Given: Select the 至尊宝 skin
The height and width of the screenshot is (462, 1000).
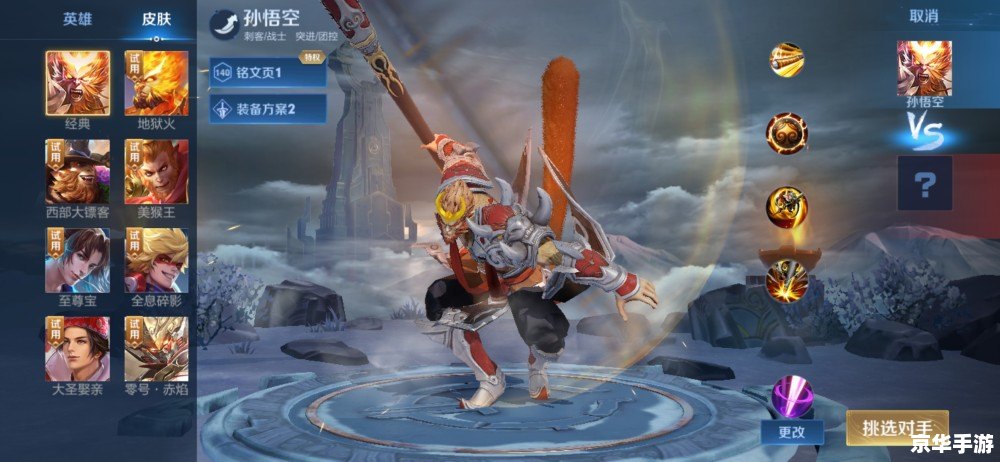Looking at the screenshot, I should click(77, 260).
